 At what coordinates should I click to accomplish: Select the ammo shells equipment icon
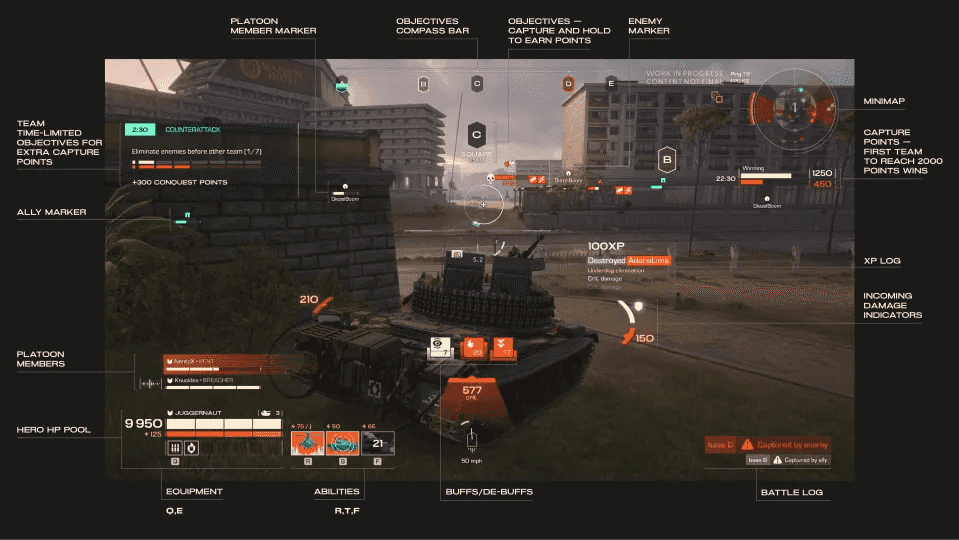coord(174,448)
